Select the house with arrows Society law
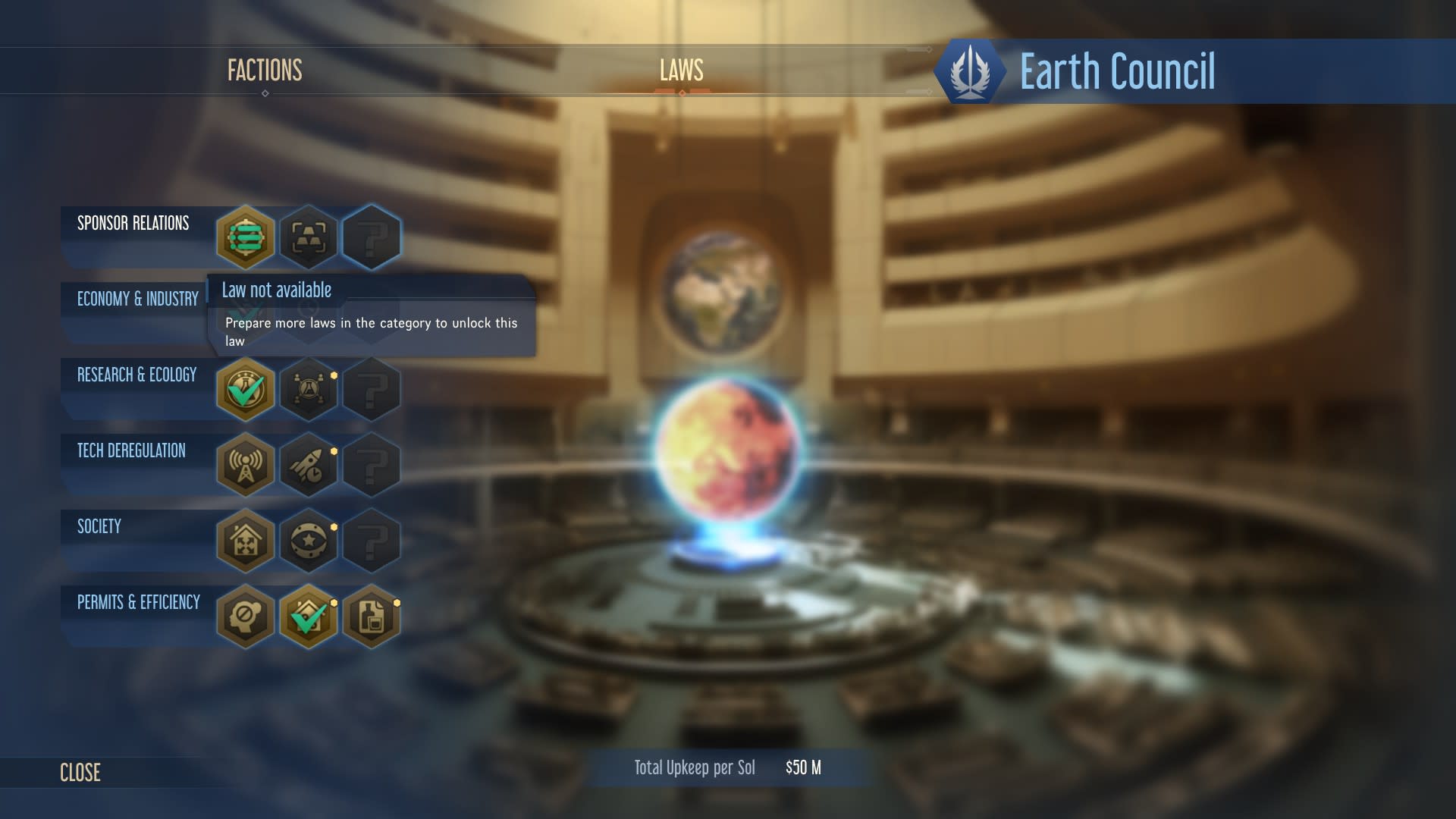This screenshot has height=819, width=1456. point(245,541)
